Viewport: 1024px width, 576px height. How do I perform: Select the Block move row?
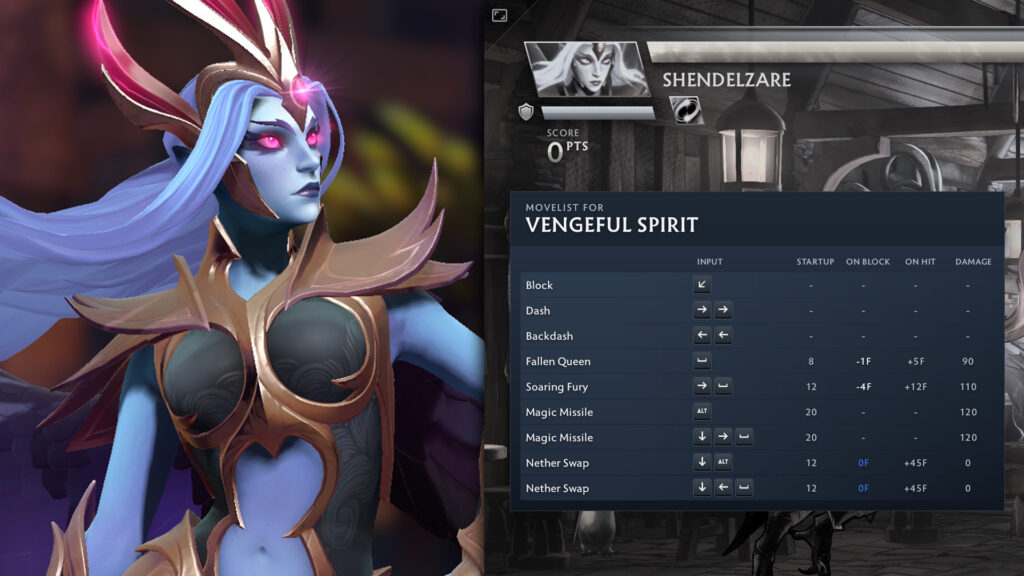760,285
